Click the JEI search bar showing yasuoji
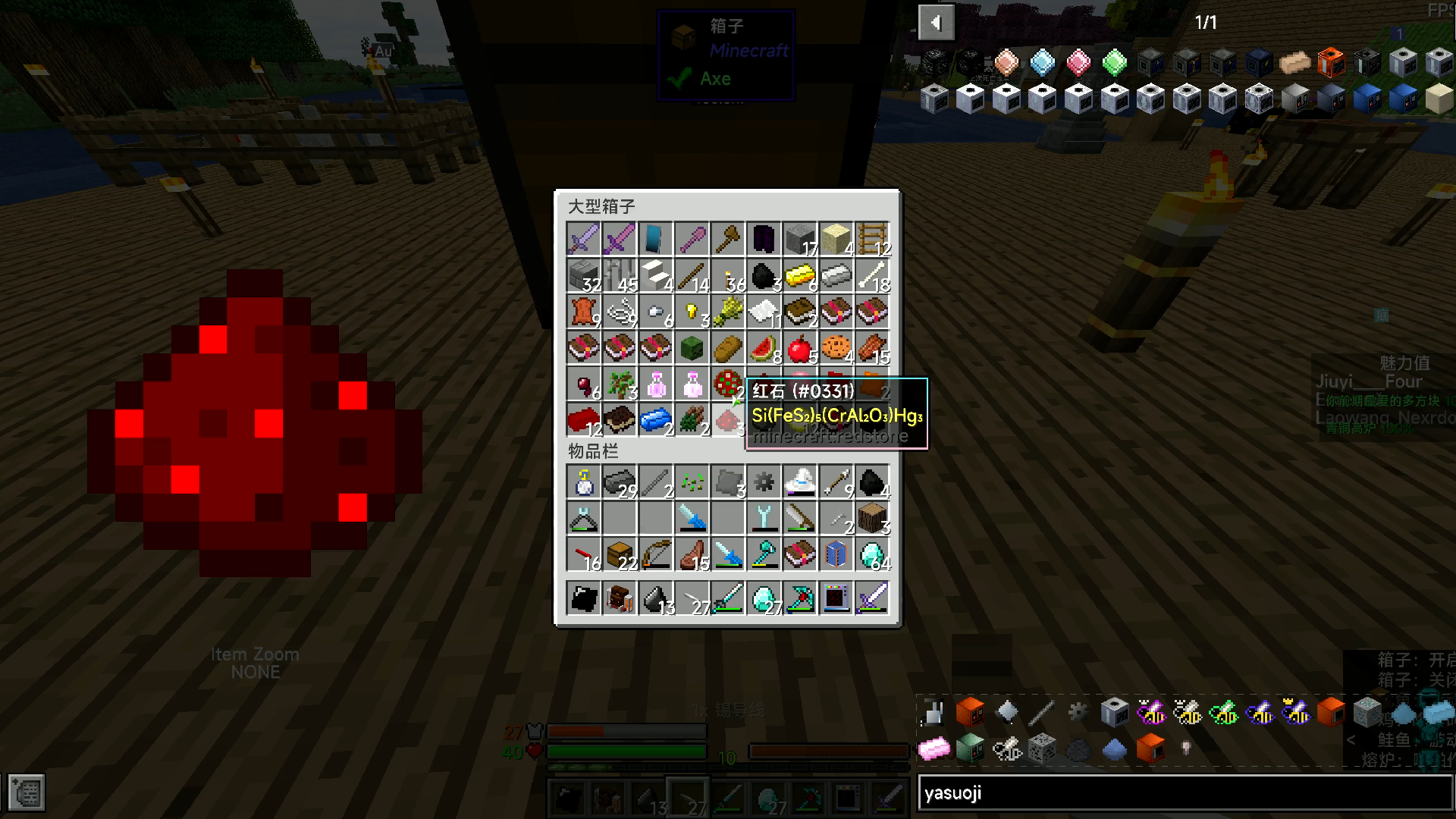 tap(1183, 793)
